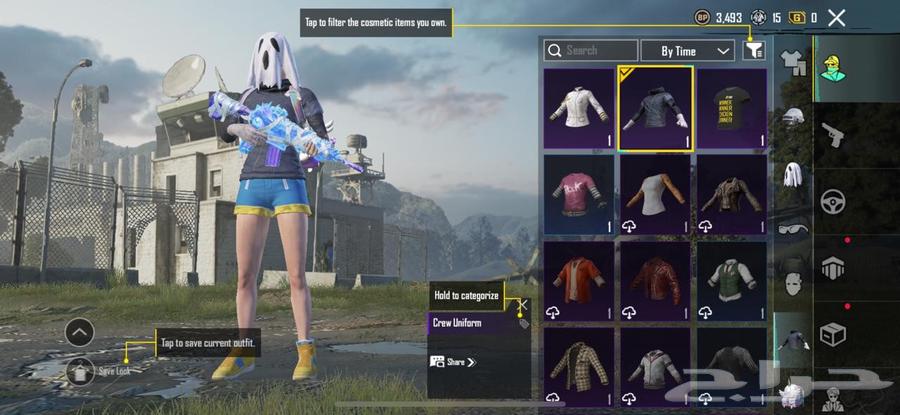Close the inventory screen with the X

837,17
